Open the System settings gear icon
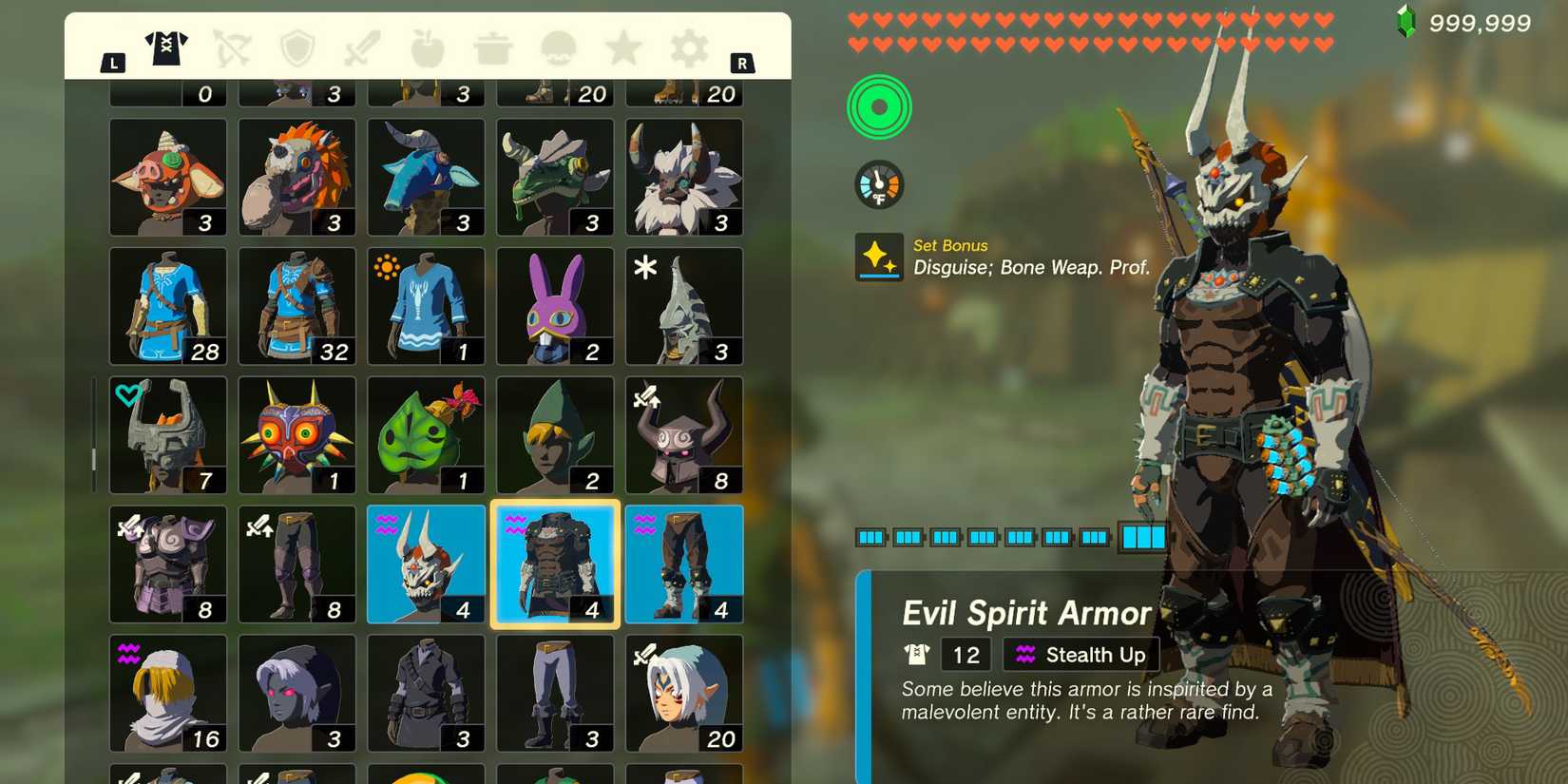Screen dimensions: 1568x784 point(688,49)
